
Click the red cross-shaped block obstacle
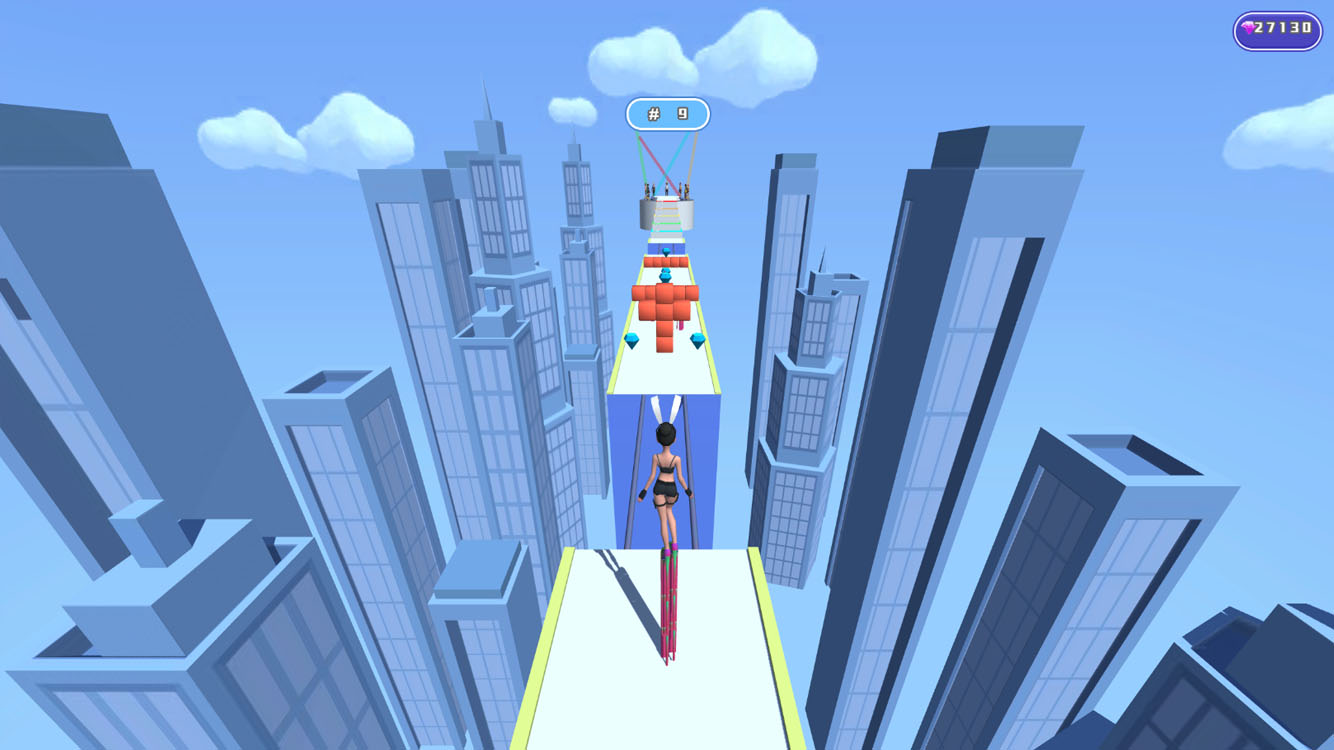click(x=666, y=303)
